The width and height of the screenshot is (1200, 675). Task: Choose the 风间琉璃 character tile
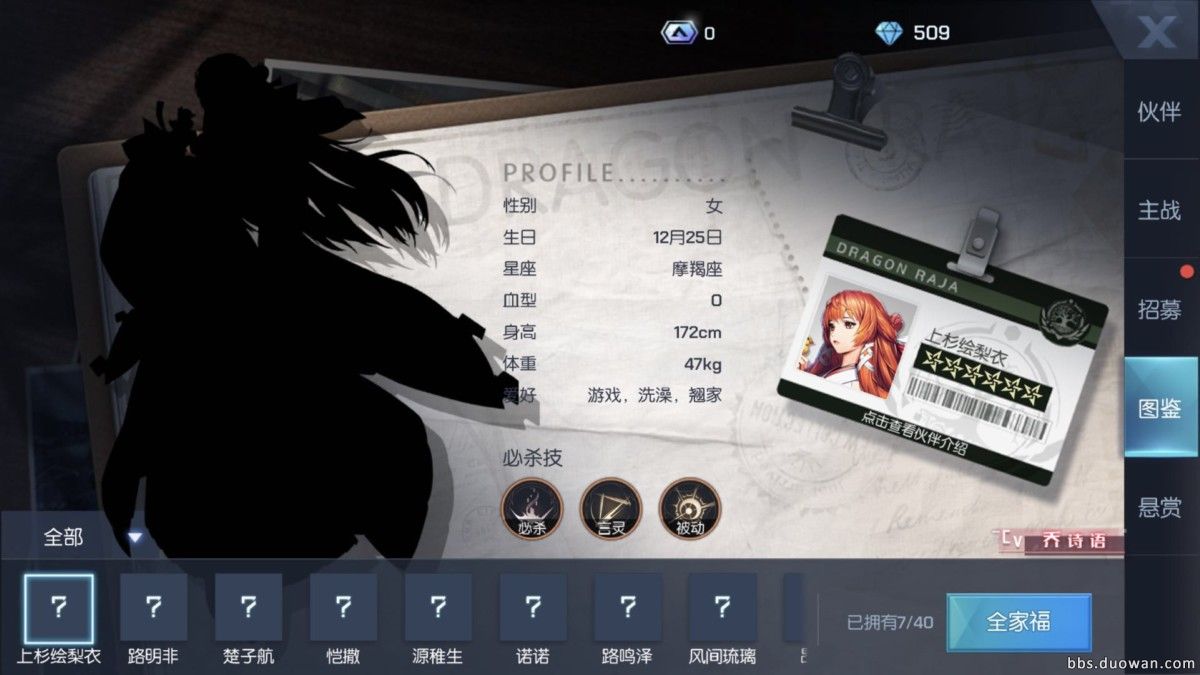click(x=722, y=608)
